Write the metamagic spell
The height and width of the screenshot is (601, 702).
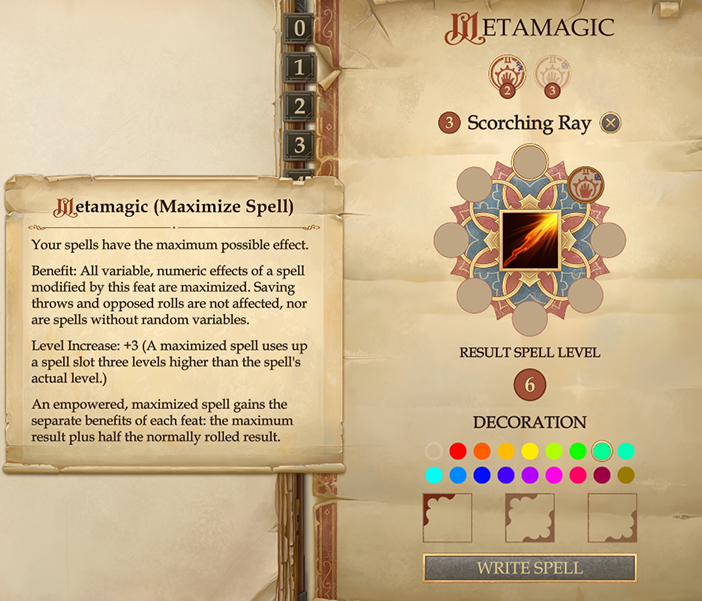529,567
